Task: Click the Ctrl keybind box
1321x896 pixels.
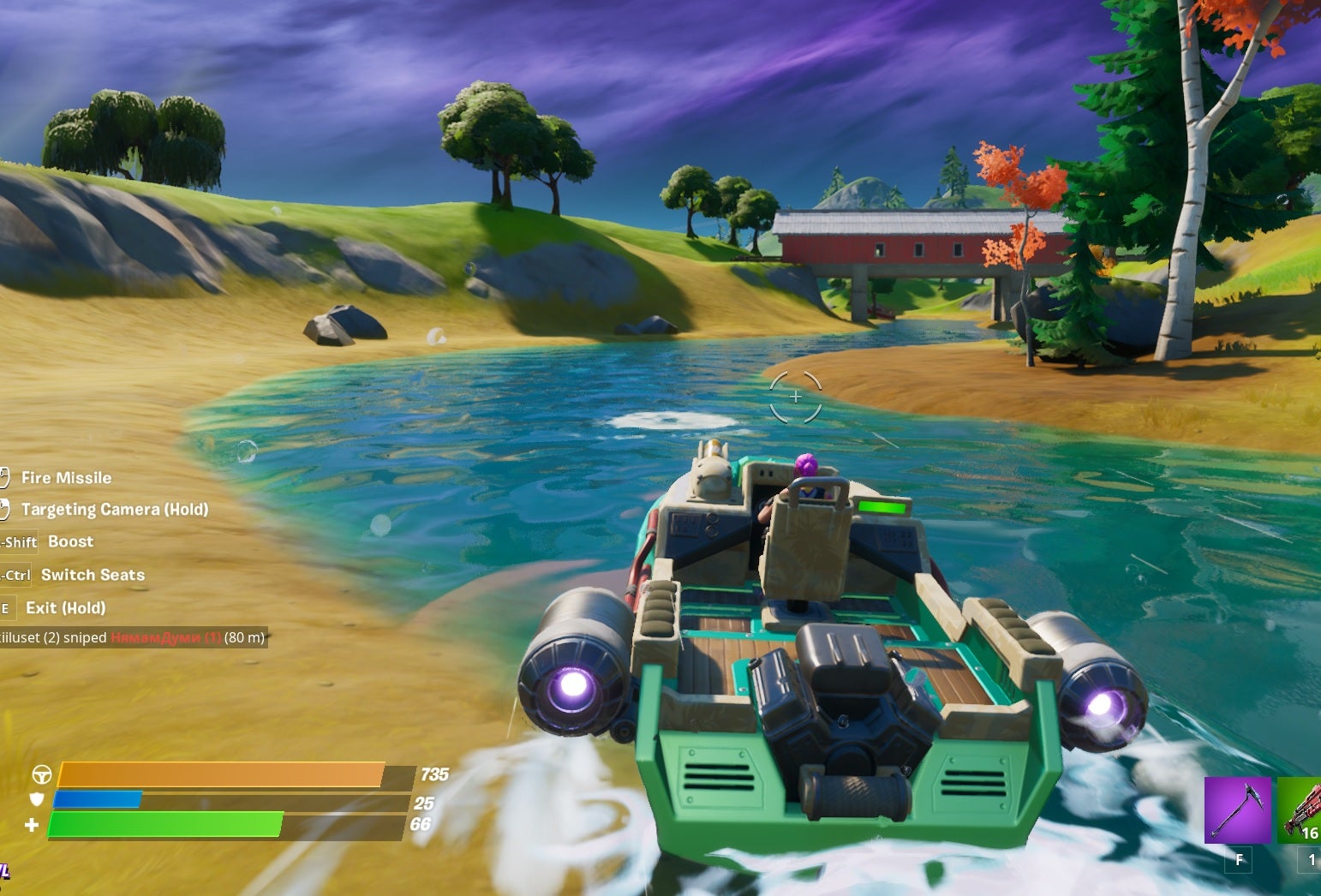Action: pyautogui.click(x=15, y=575)
